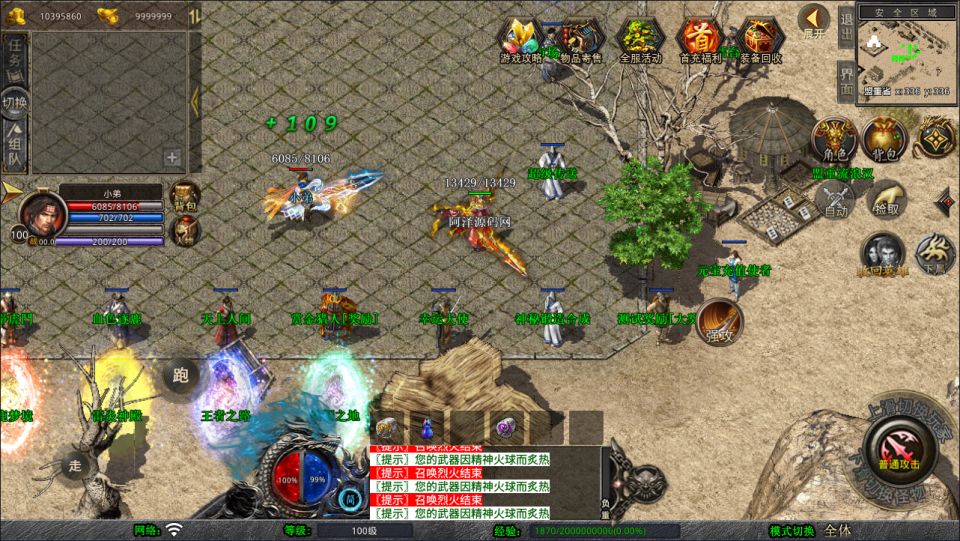Open the 背包 bag beside the character button
The height and width of the screenshot is (541, 960).
coord(884,139)
